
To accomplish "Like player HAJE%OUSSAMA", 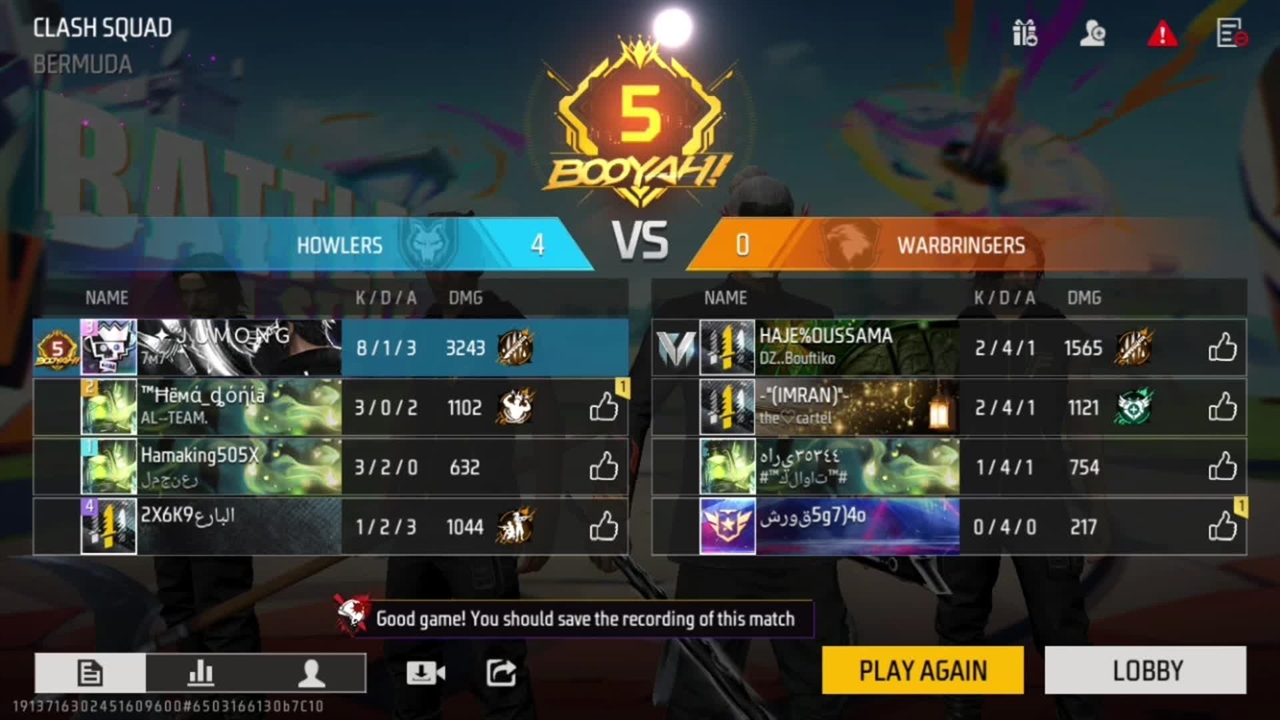I will coord(1222,348).
